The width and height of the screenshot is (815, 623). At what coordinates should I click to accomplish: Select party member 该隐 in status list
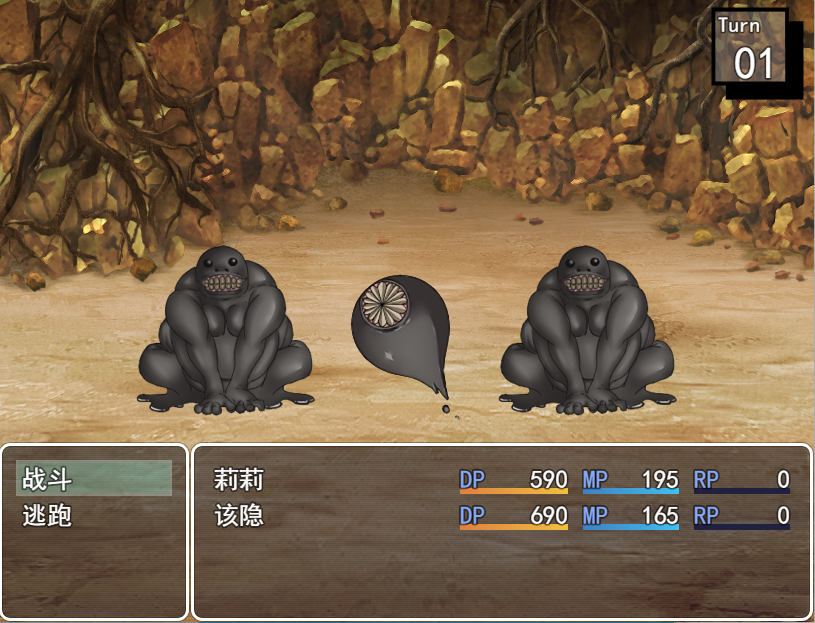tap(238, 516)
